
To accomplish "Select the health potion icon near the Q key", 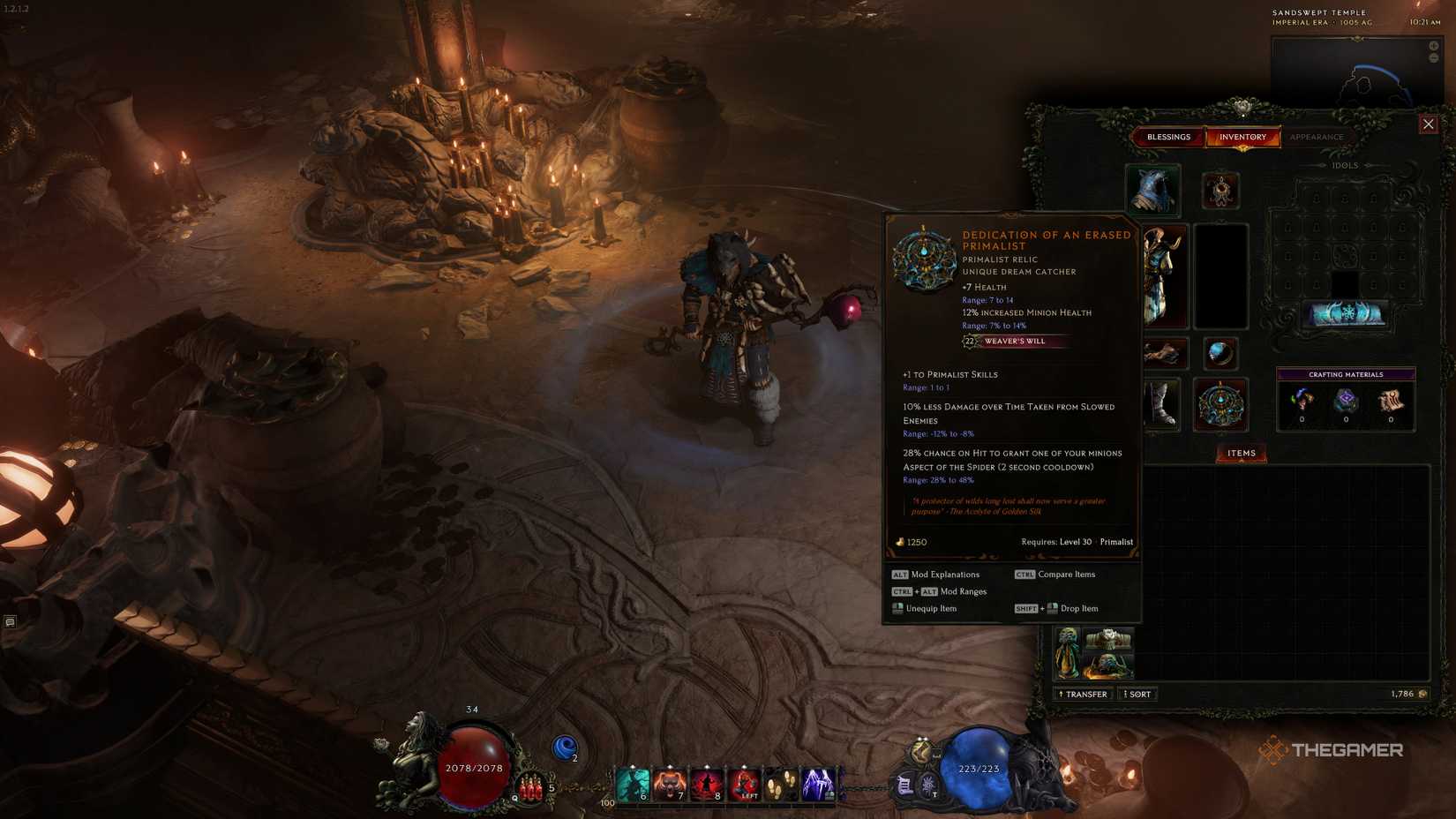I will click(529, 788).
